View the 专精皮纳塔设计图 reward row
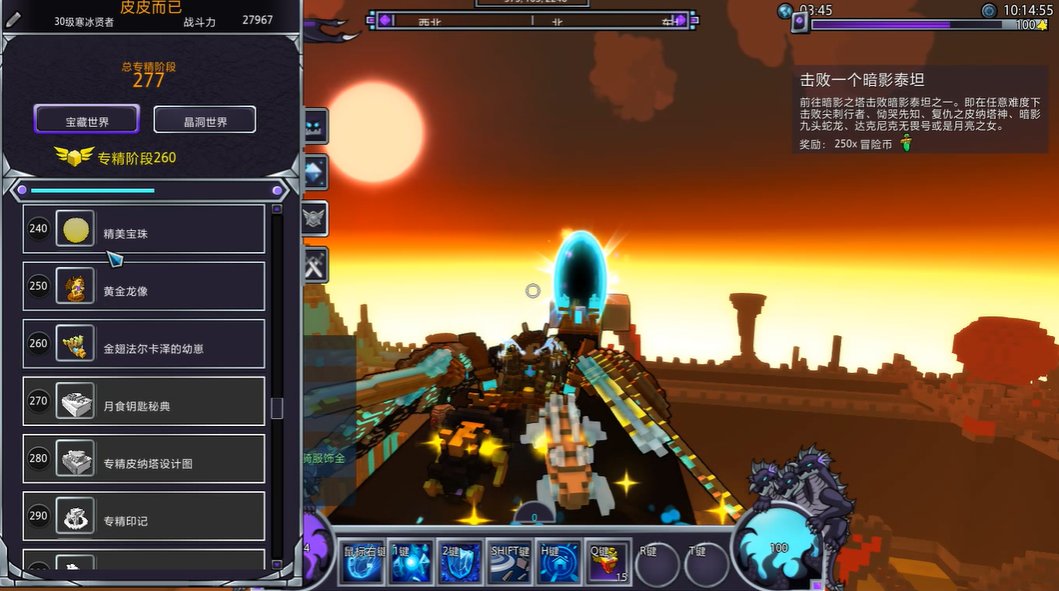Image resolution: width=1059 pixels, height=591 pixels. (x=144, y=462)
